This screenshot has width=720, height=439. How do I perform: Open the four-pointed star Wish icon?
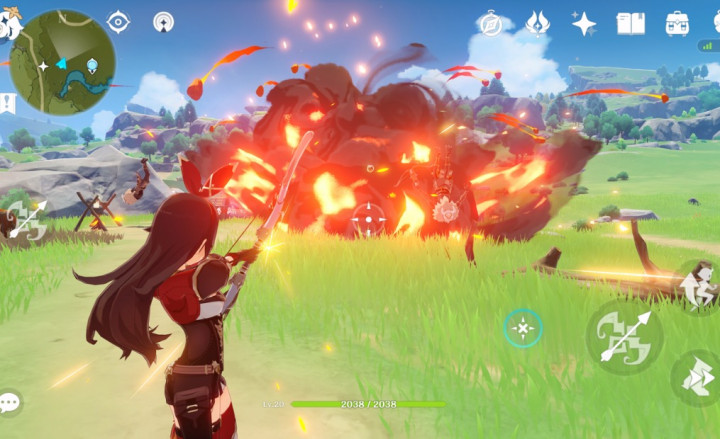click(584, 23)
